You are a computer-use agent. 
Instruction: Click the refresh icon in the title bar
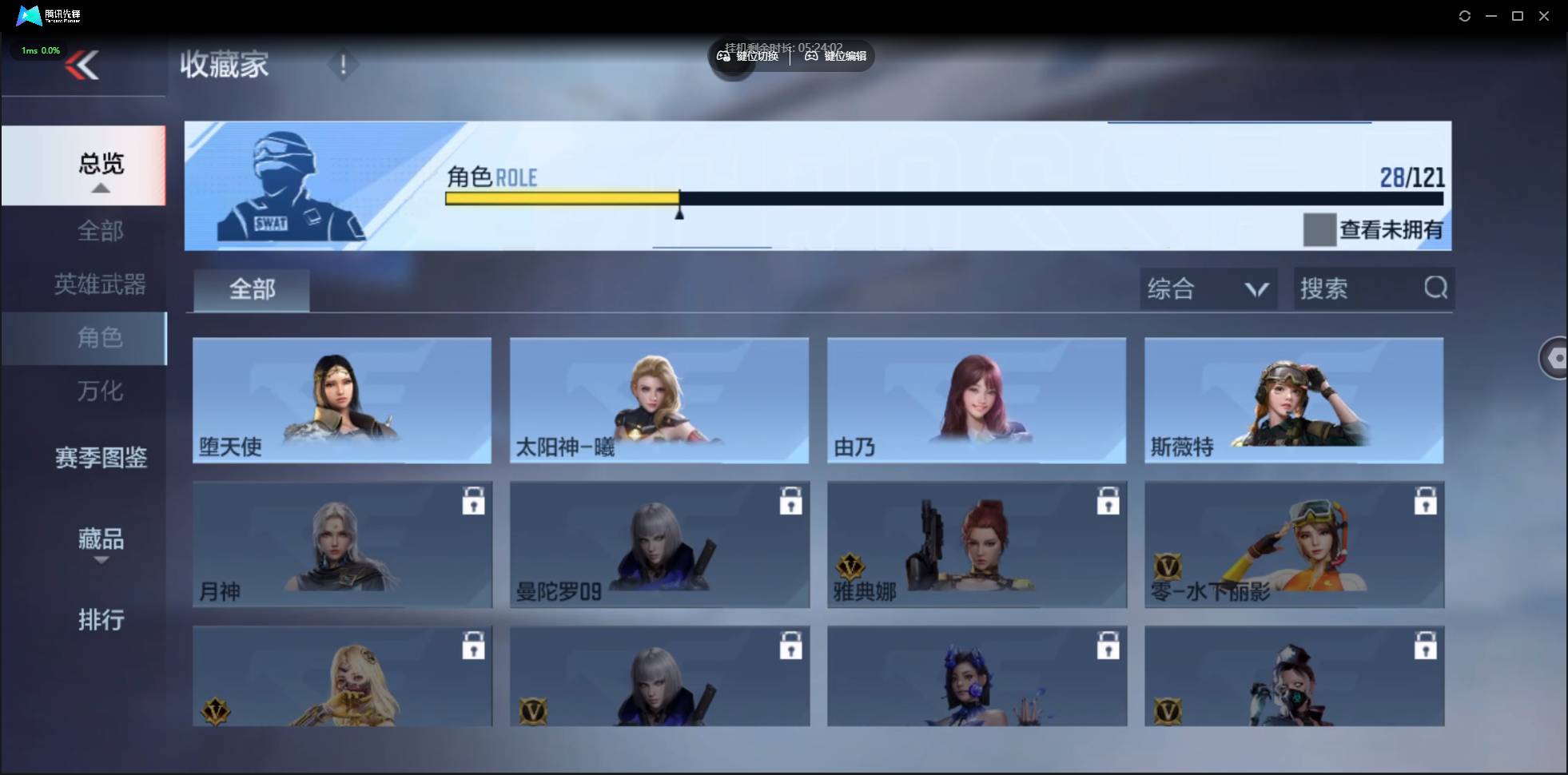1465,15
